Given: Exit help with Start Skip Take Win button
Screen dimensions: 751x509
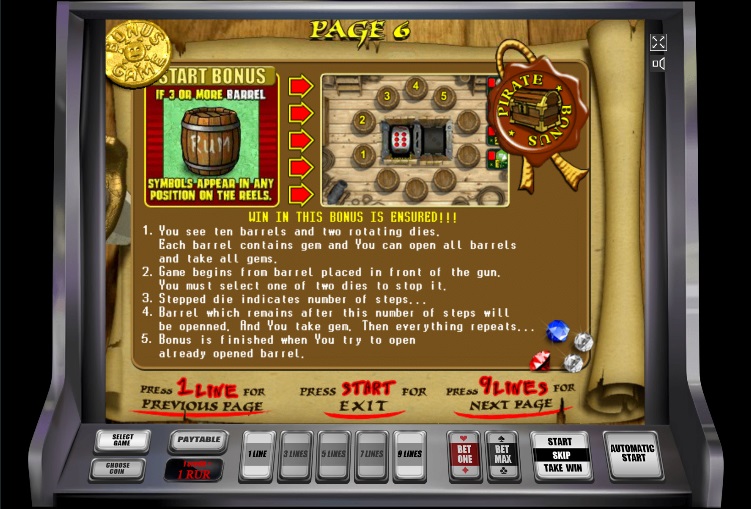Looking at the screenshot, I should 560,455.
